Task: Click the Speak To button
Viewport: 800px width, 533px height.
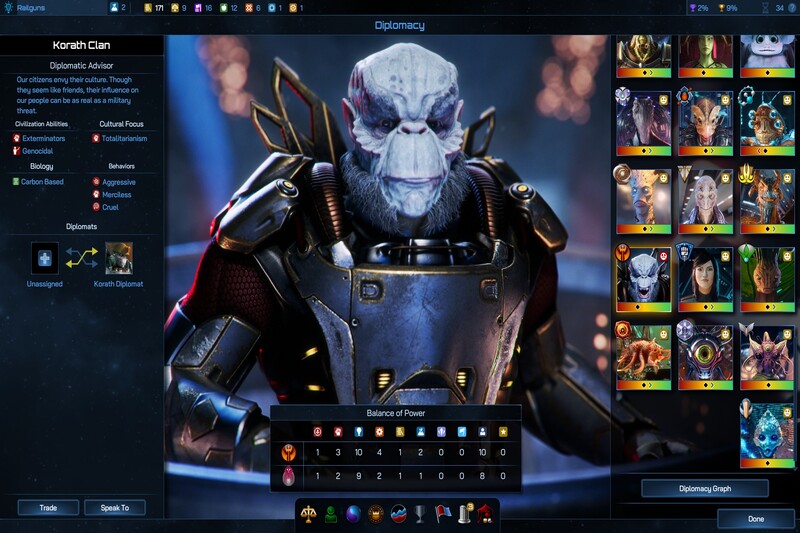Action: pyautogui.click(x=115, y=508)
